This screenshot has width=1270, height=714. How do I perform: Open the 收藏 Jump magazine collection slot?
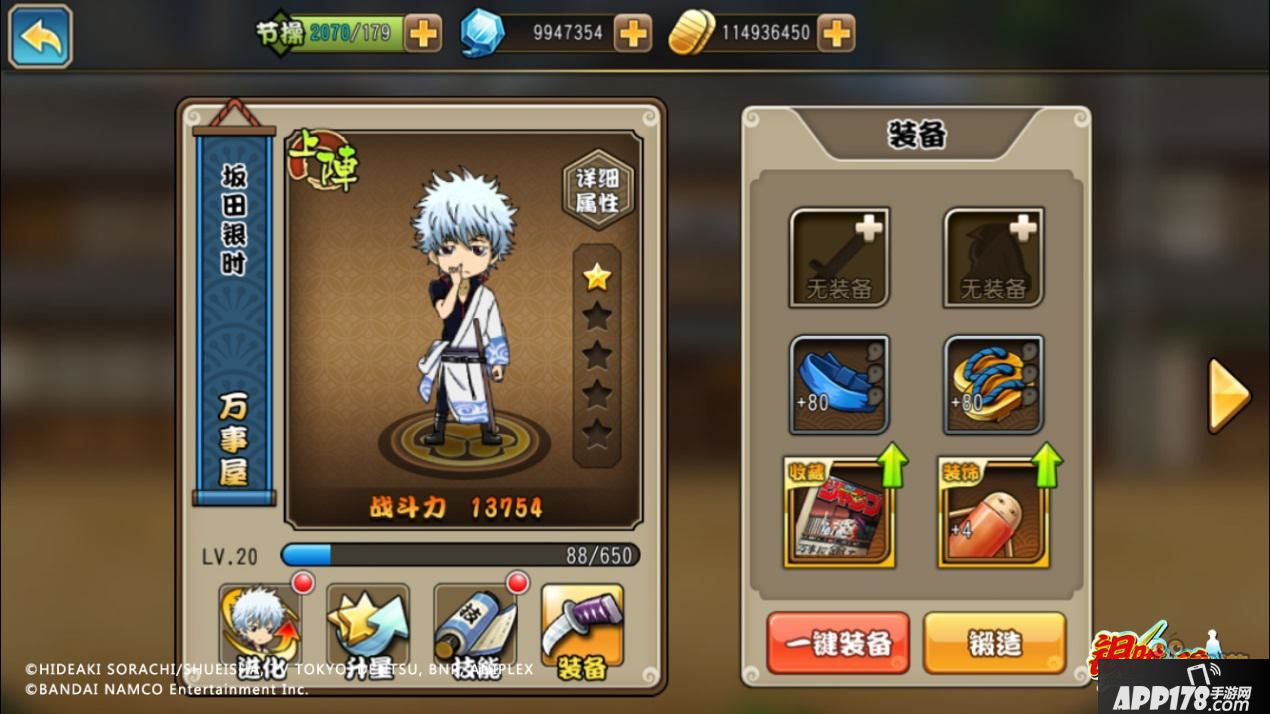point(837,512)
